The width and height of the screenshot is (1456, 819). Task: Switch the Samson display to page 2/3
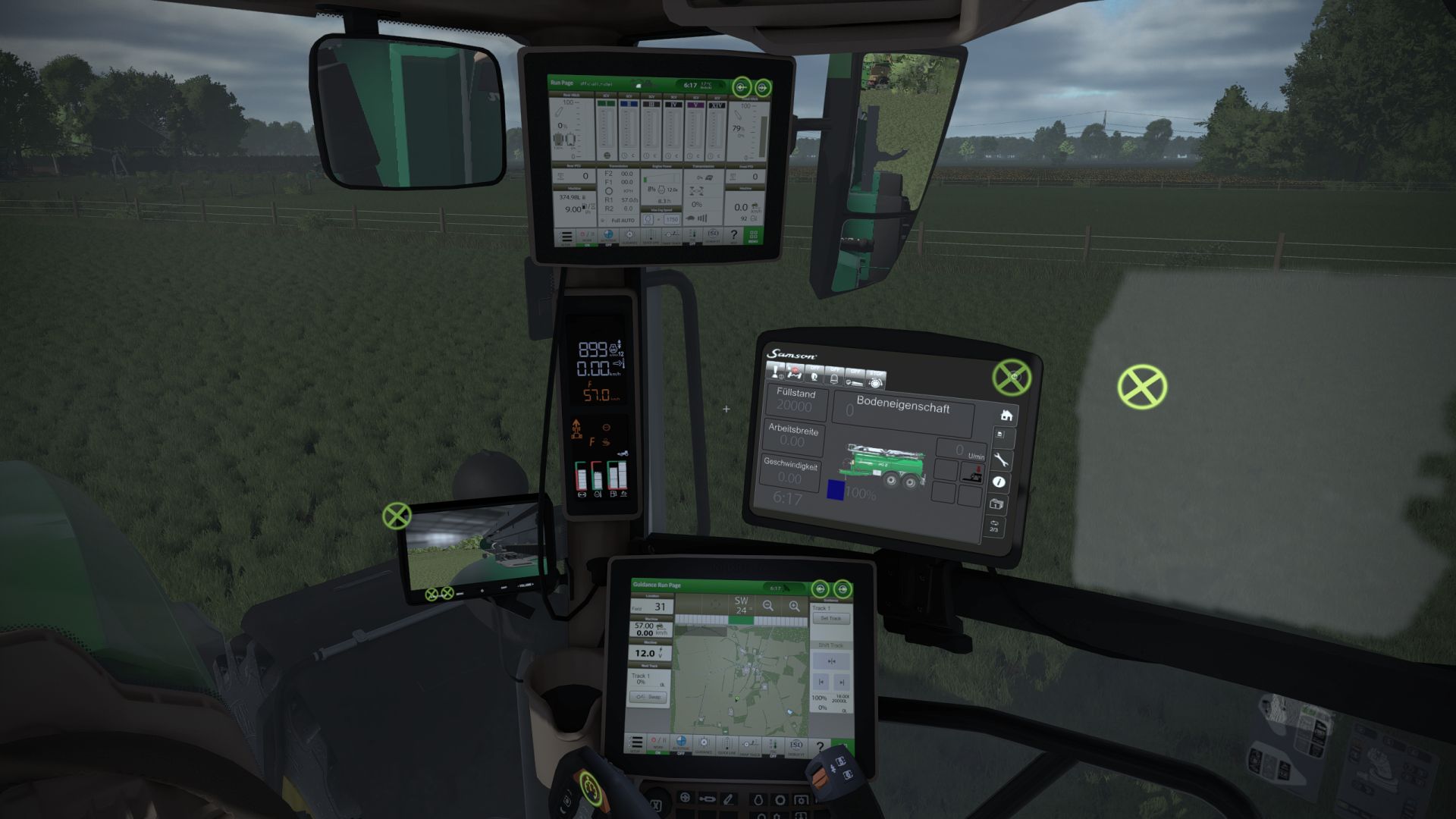pyautogui.click(x=993, y=526)
